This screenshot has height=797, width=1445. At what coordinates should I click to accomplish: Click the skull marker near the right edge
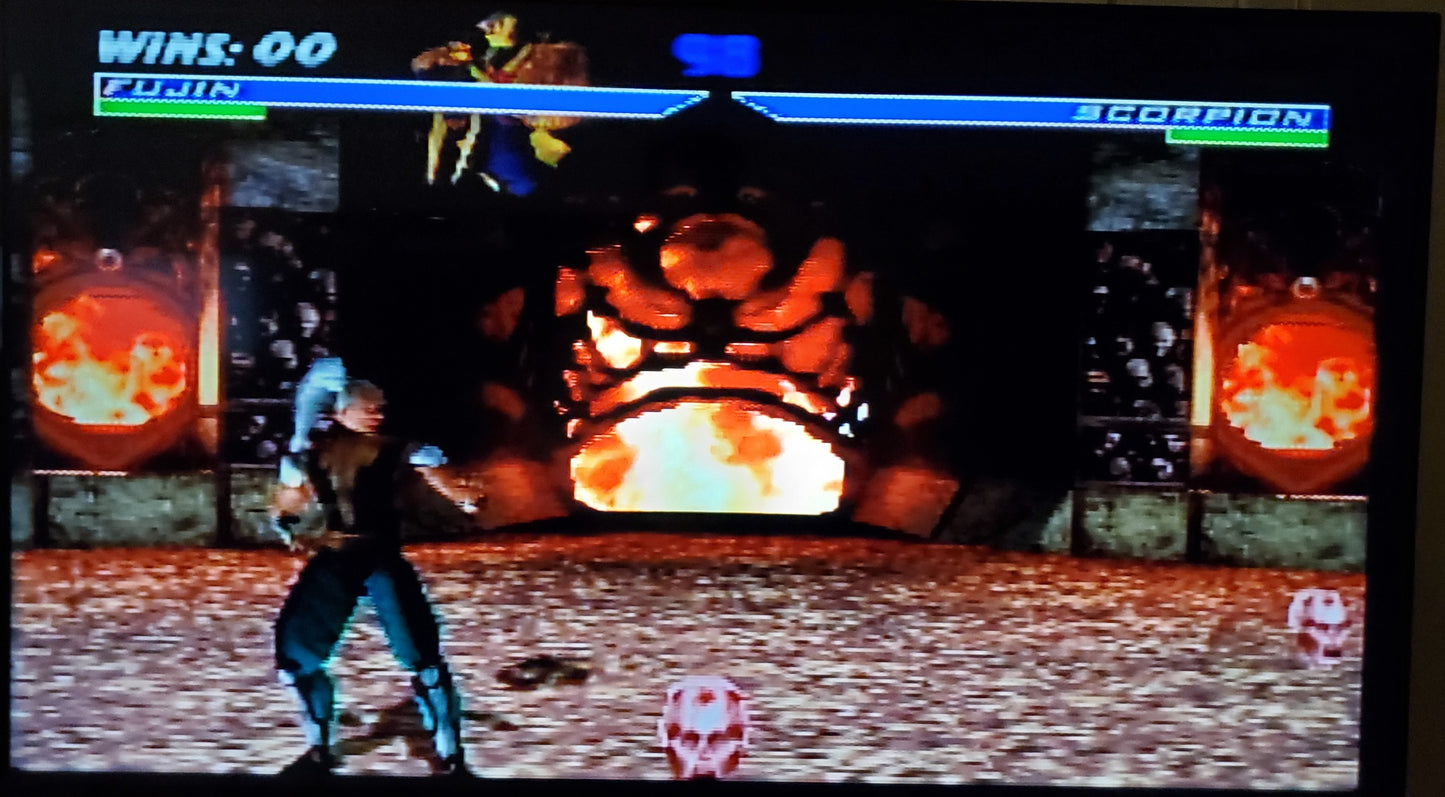click(1320, 625)
